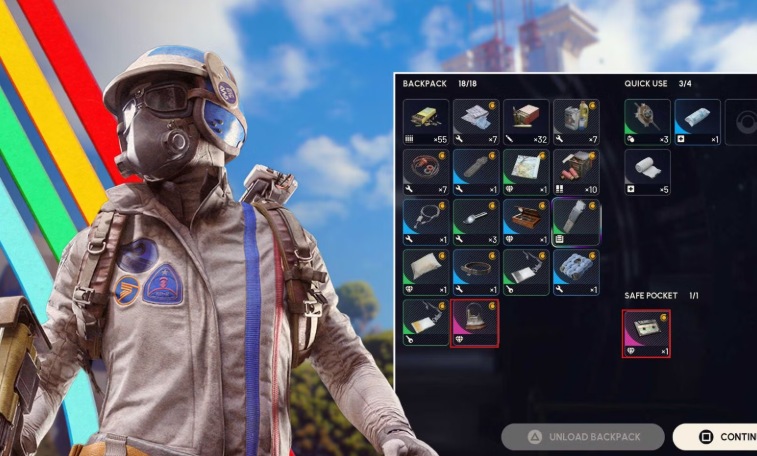The image size is (757, 456).
Task: Select the wooden case with open lid
Action: click(526, 222)
